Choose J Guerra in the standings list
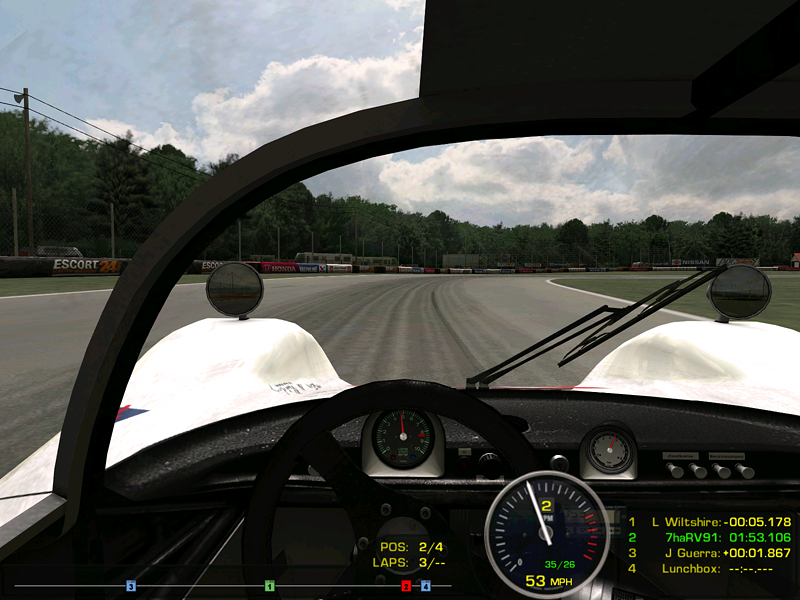The height and width of the screenshot is (600, 800). (x=709, y=553)
